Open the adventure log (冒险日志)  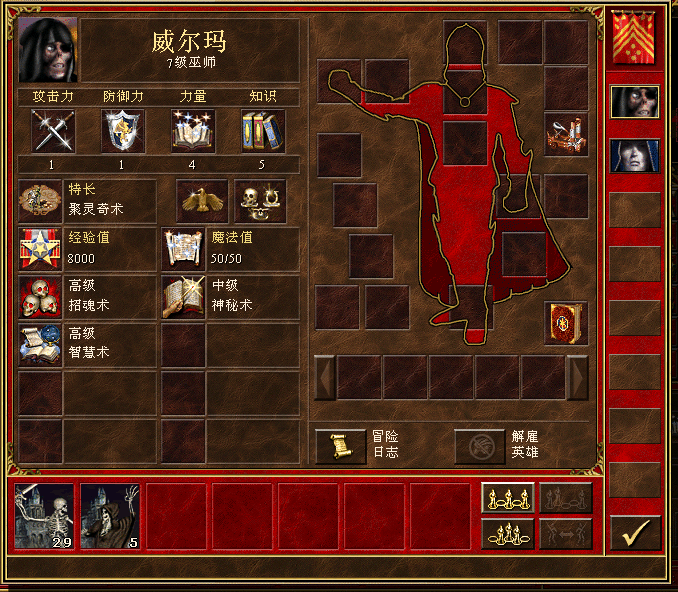pyautogui.click(x=341, y=446)
